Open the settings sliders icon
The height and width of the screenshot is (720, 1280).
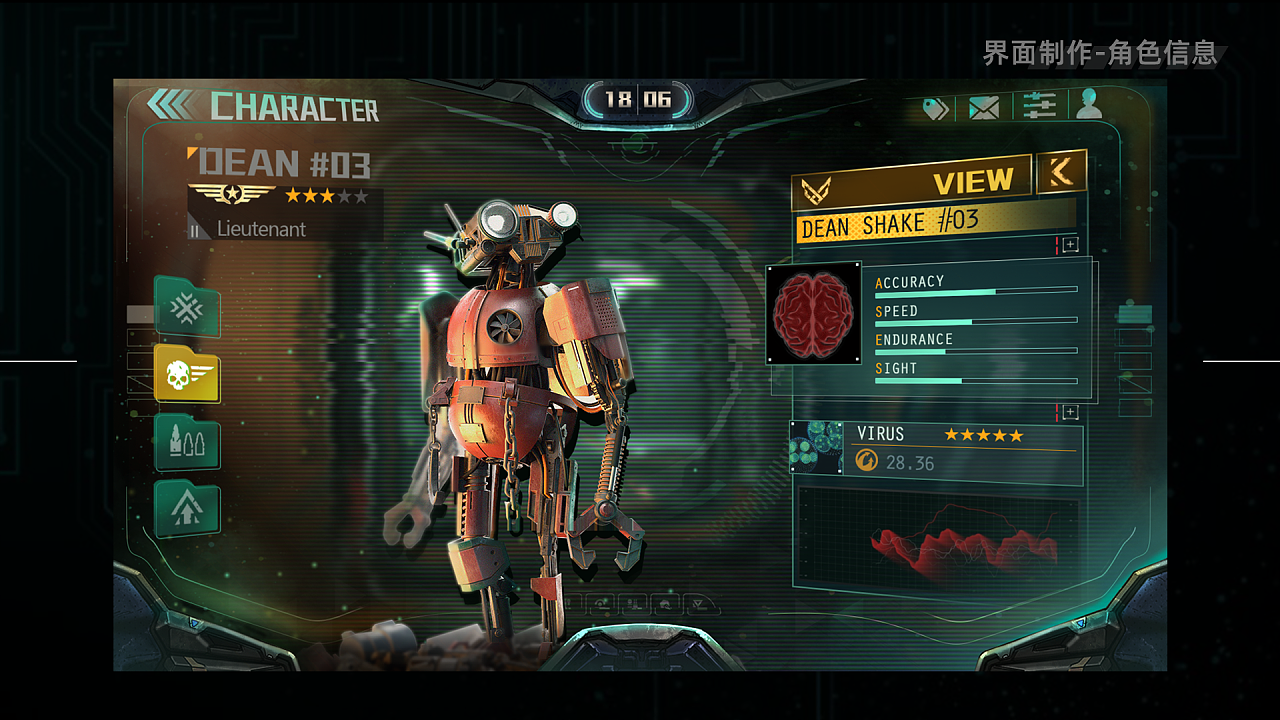tap(1039, 105)
